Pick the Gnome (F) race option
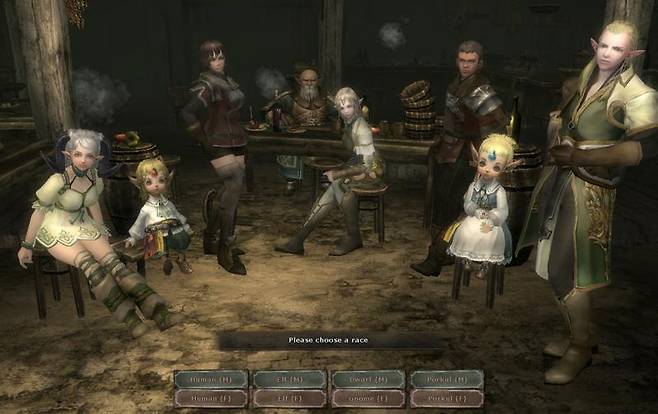The height and width of the screenshot is (414, 658). (x=368, y=397)
